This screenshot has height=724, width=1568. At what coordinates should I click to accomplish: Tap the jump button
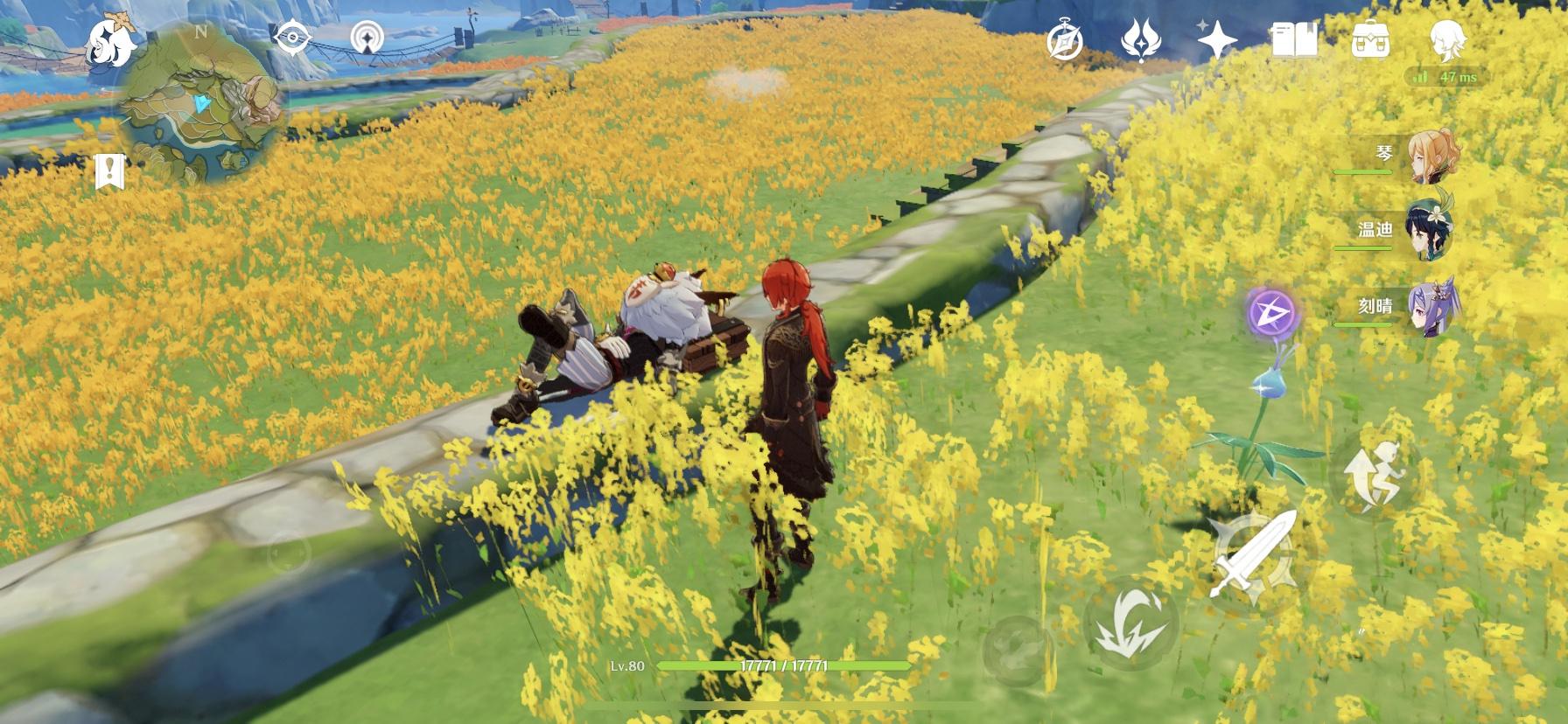pos(1372,474)
